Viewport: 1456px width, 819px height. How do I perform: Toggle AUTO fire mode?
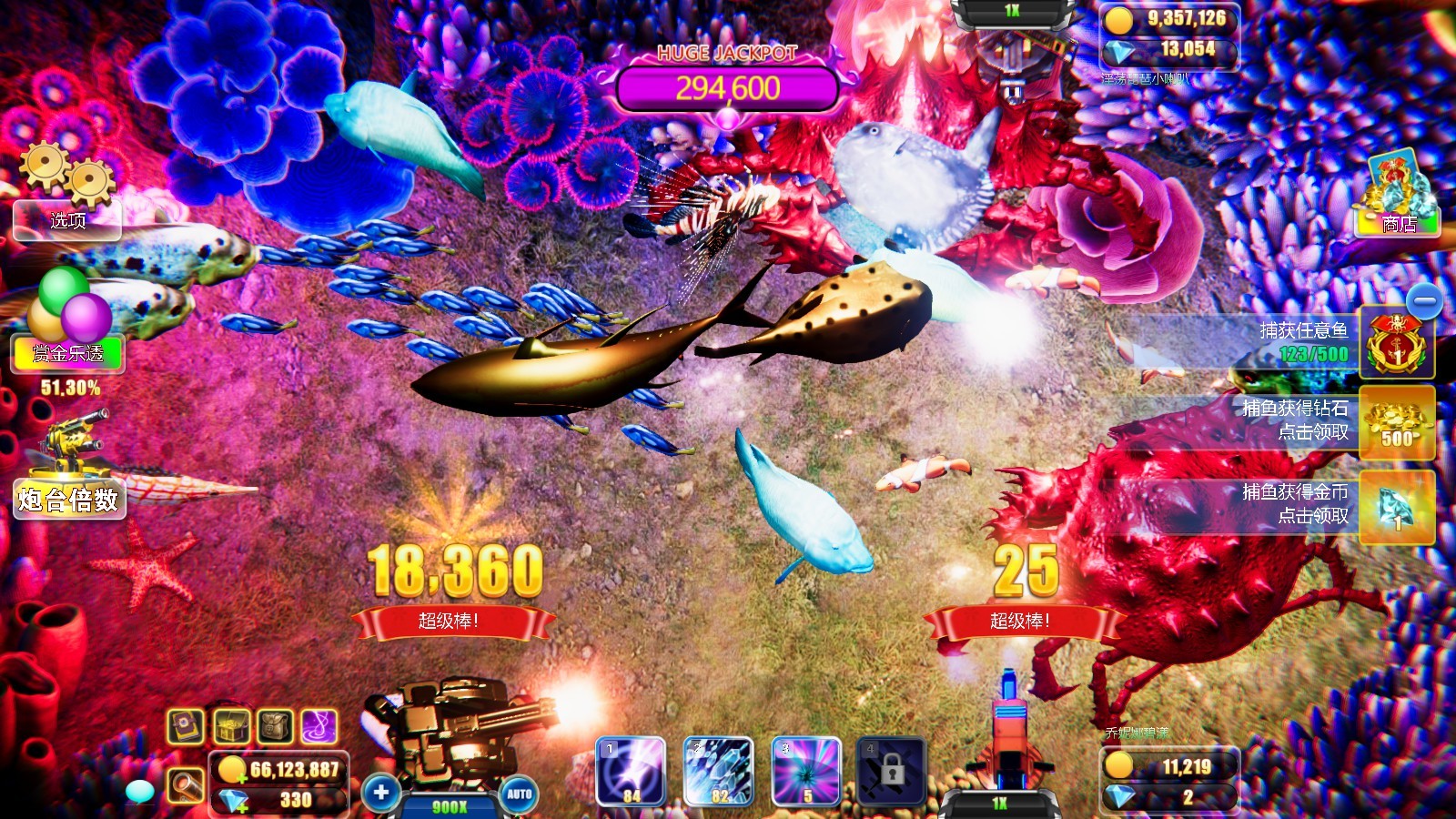click(x=521, y=794)
